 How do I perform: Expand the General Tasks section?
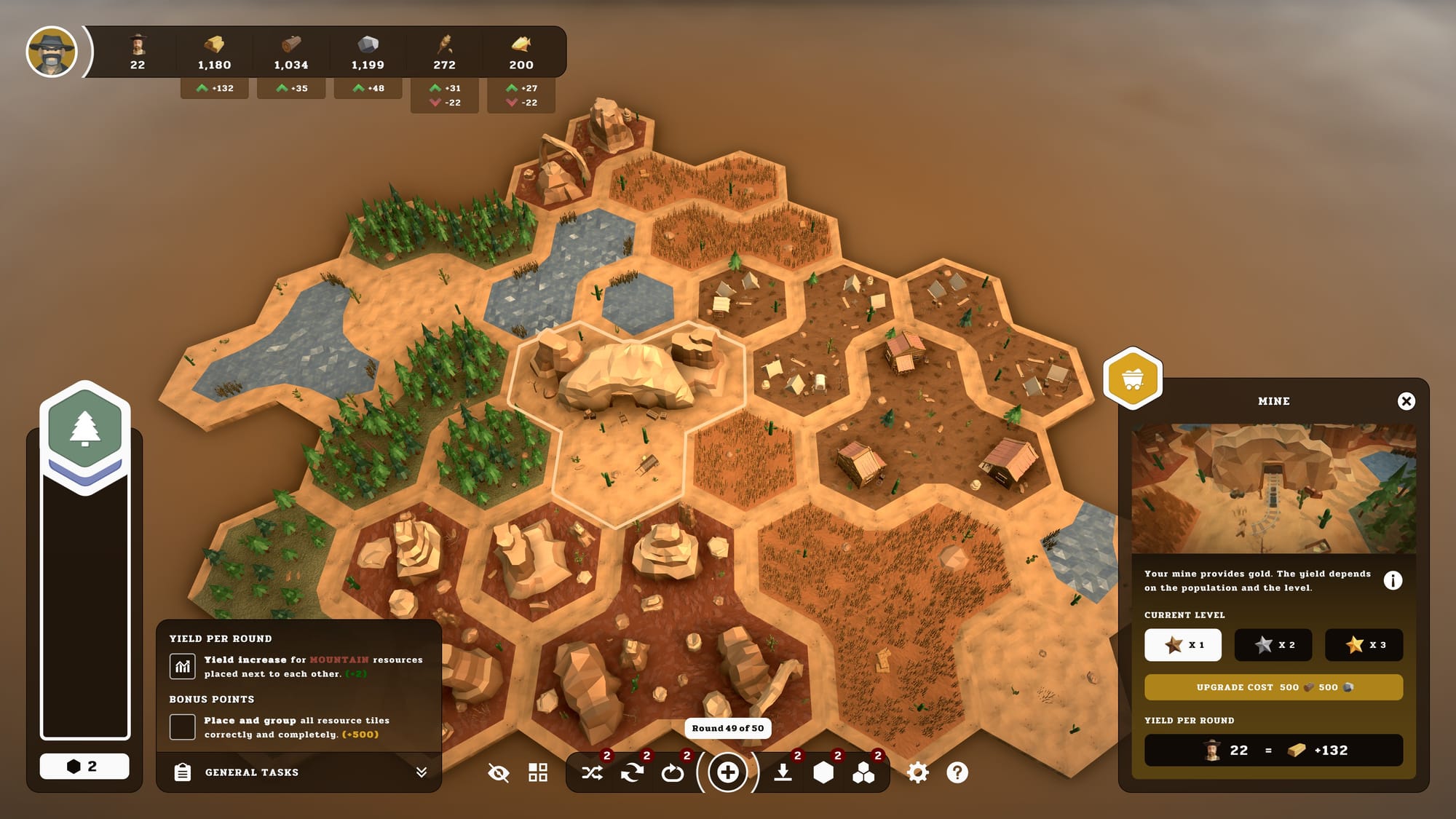(421, 772)
